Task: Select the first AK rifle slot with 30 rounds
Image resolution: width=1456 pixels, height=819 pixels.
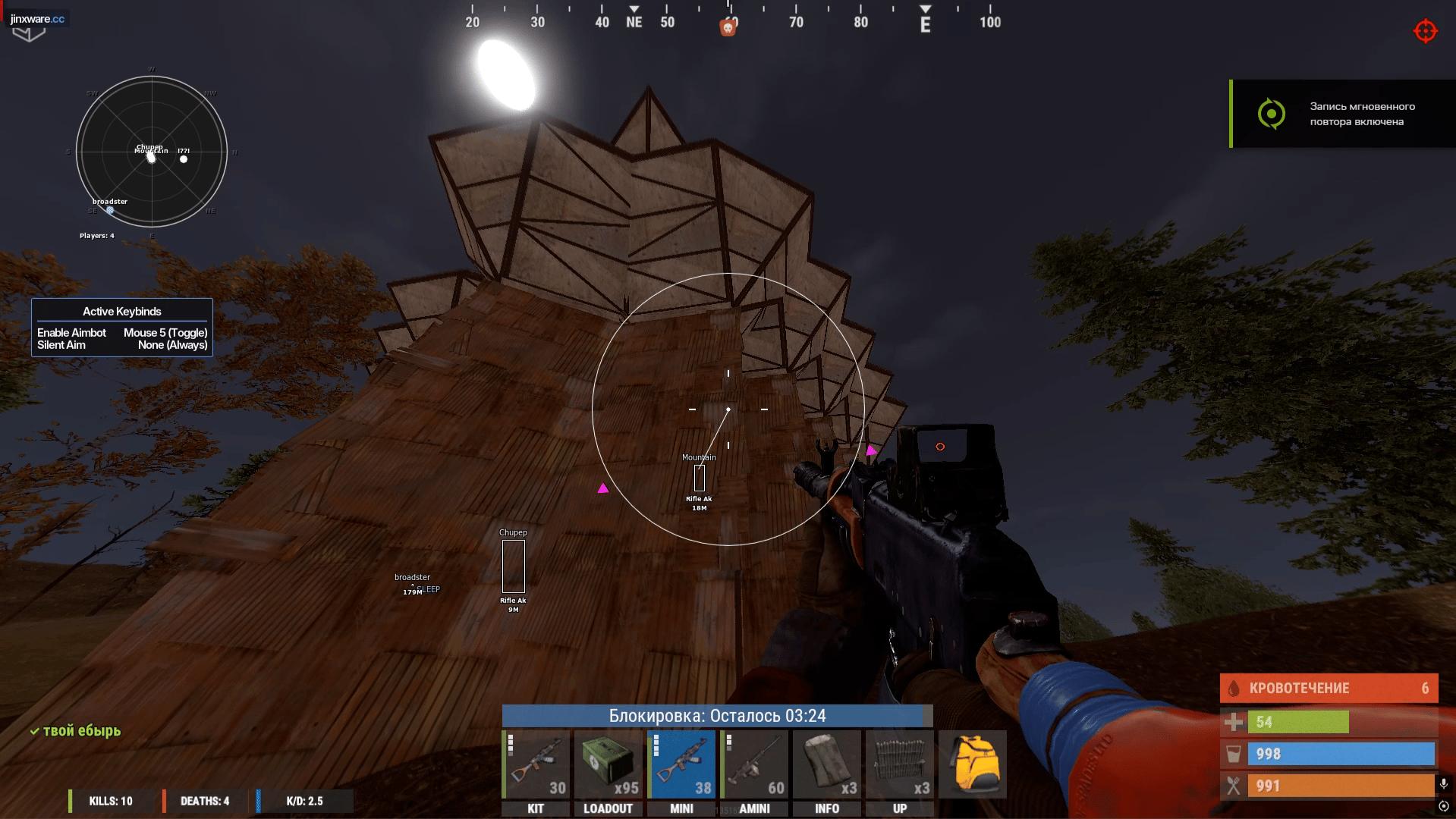Action: (536, 764)
